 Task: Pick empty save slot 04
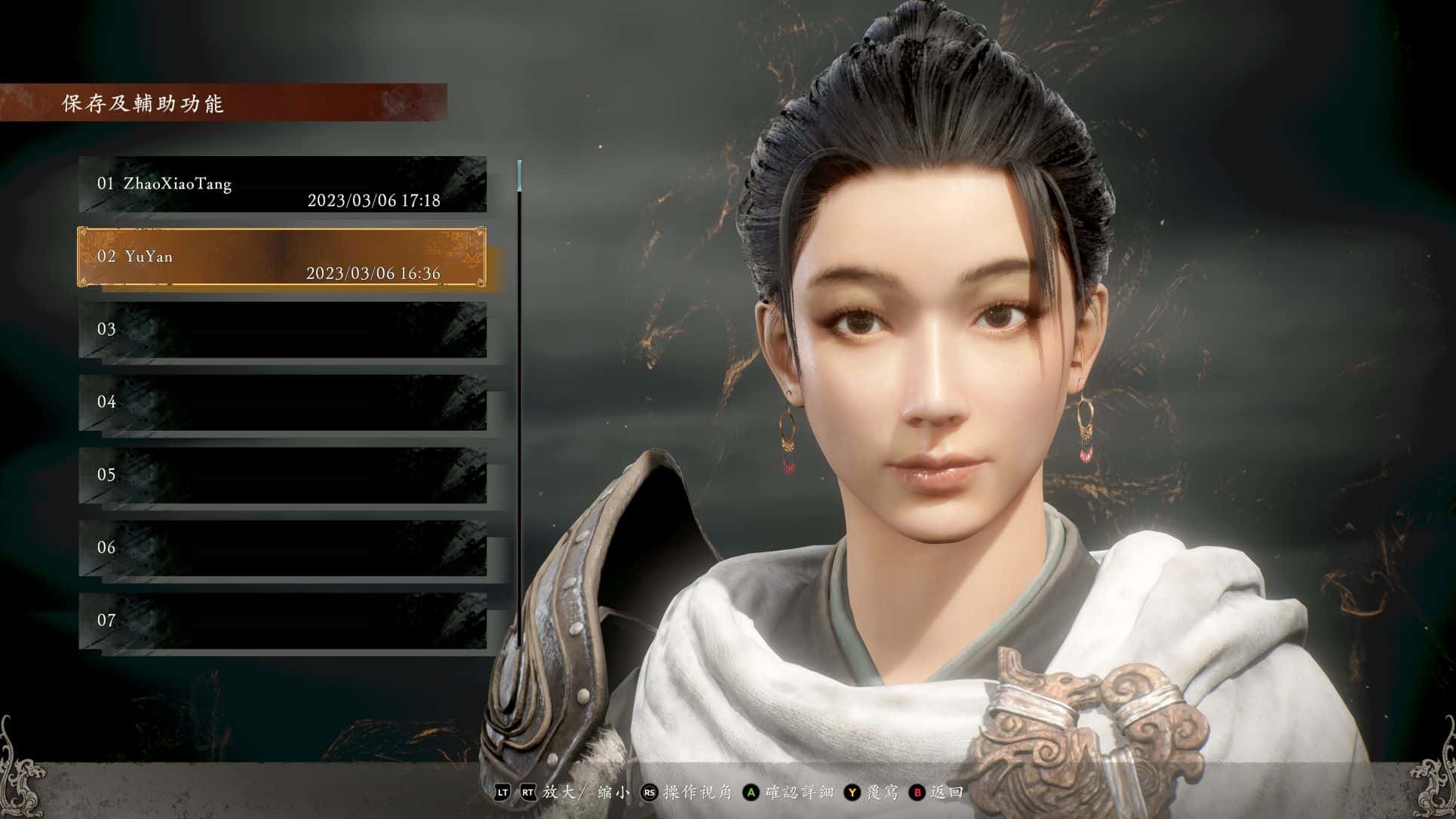point(282,402)
